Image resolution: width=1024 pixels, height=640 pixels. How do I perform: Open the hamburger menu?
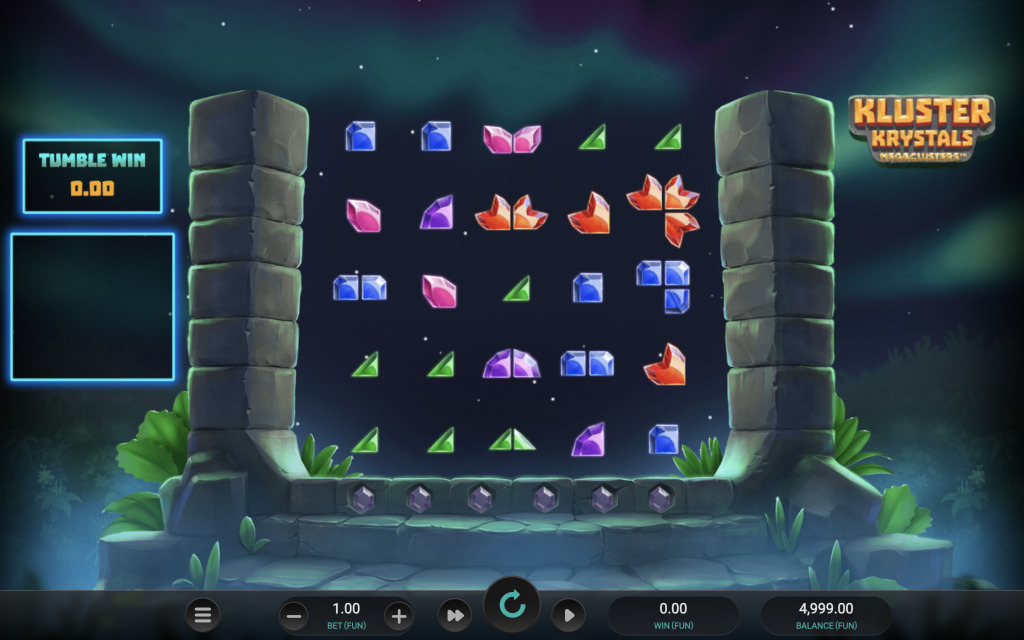point(202,615)
